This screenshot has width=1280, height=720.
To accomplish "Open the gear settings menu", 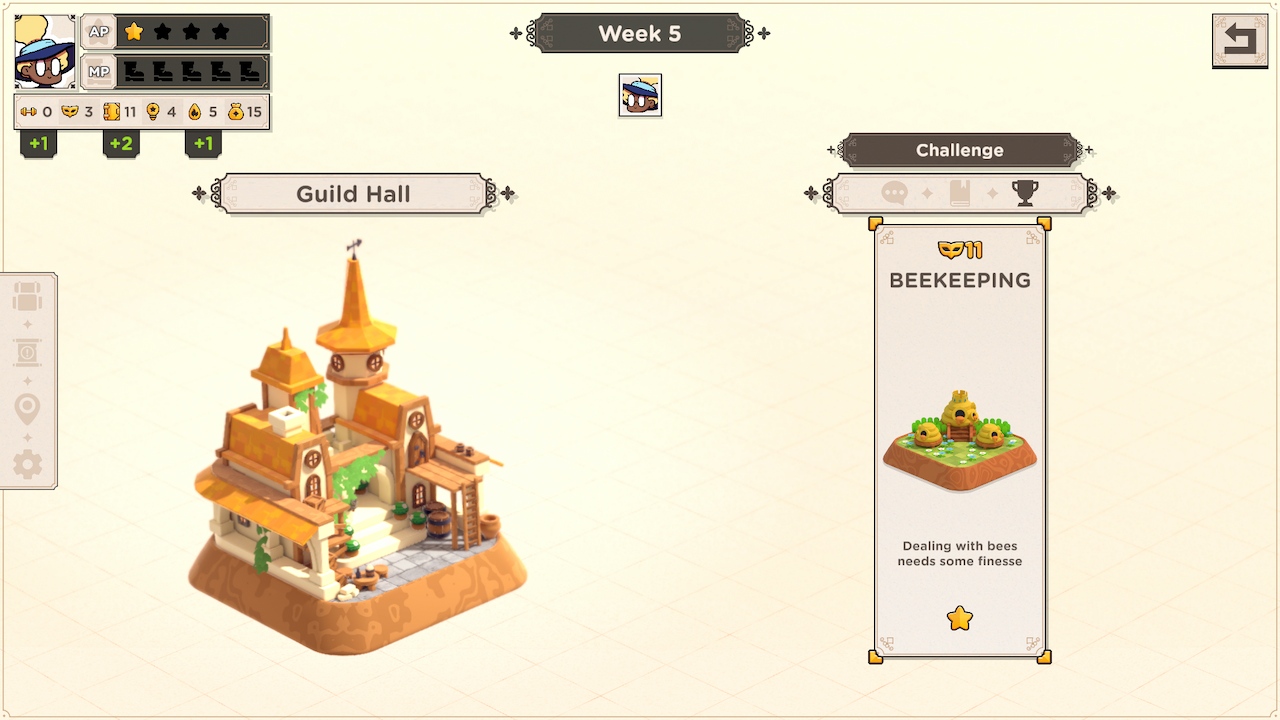I will 27,464.
